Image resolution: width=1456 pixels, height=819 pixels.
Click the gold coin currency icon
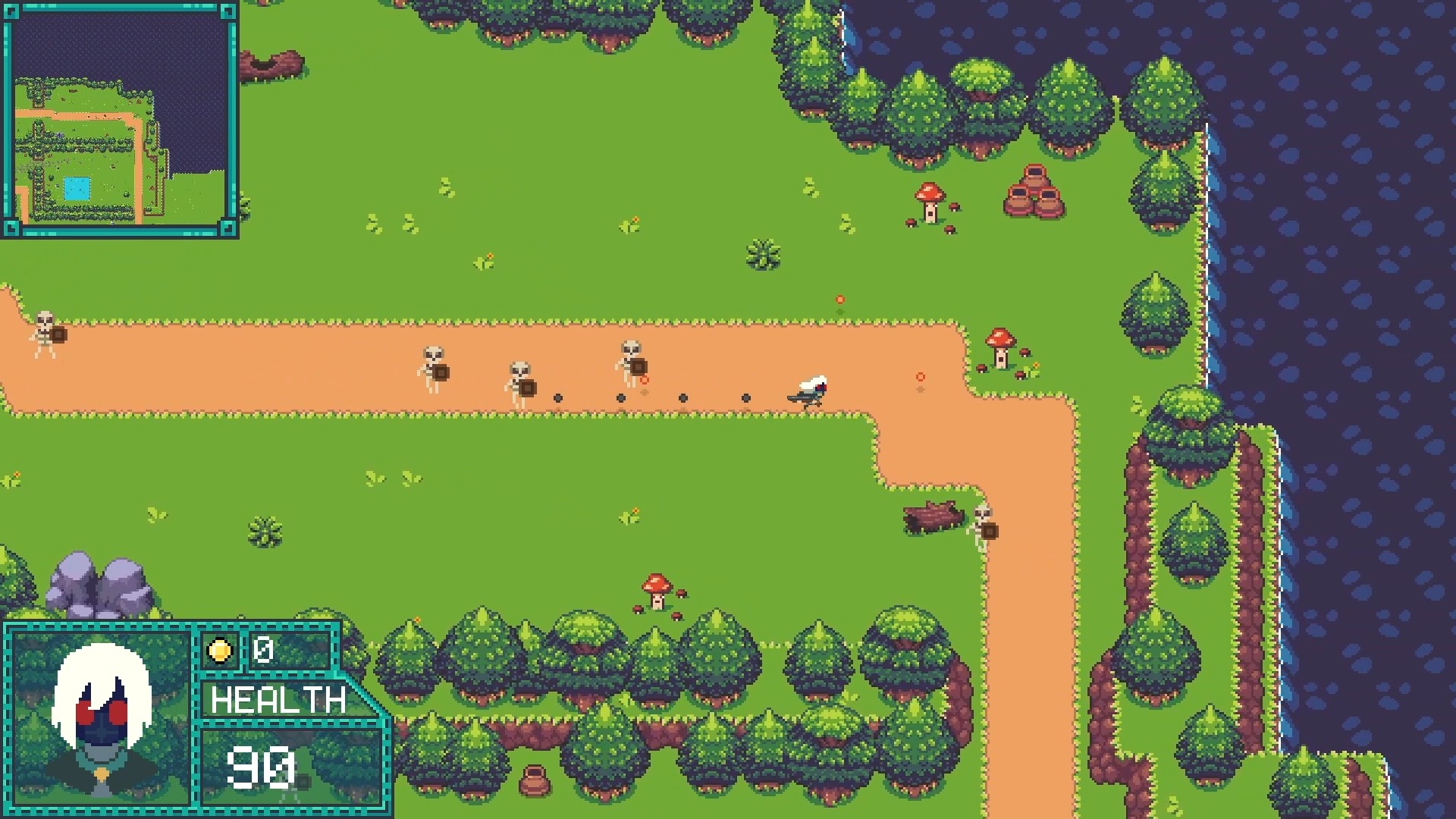pos(218,650)
